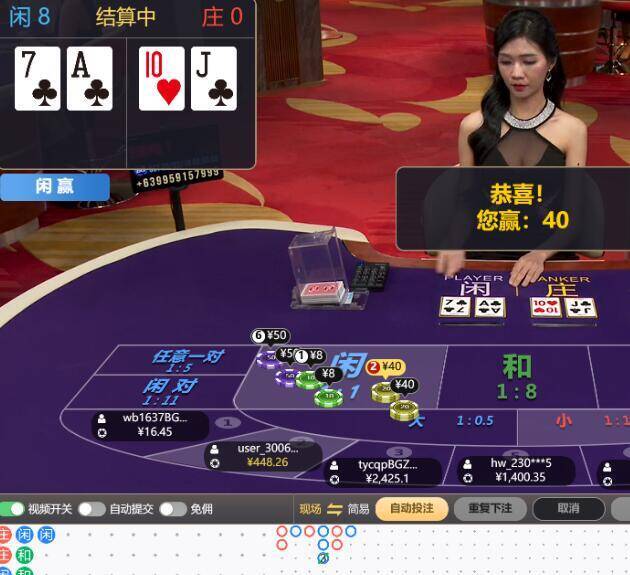The width and height of the screenshot is (630, 575).
Task: Place a bet on the 和 tie area
Action: pyautogui.click(x=516, y=375)
